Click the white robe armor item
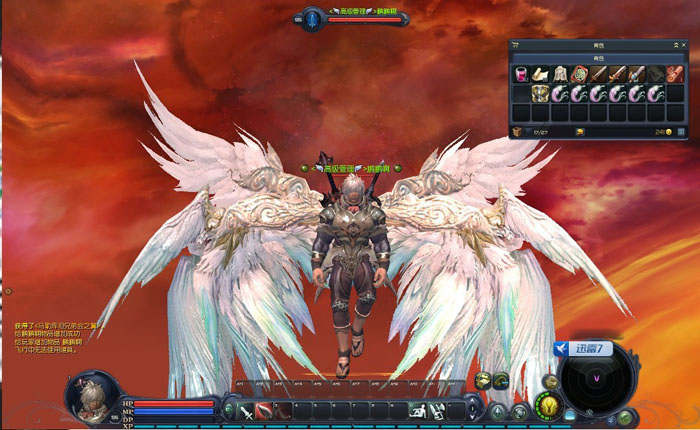The image size is (700, 430). (559, 74)
